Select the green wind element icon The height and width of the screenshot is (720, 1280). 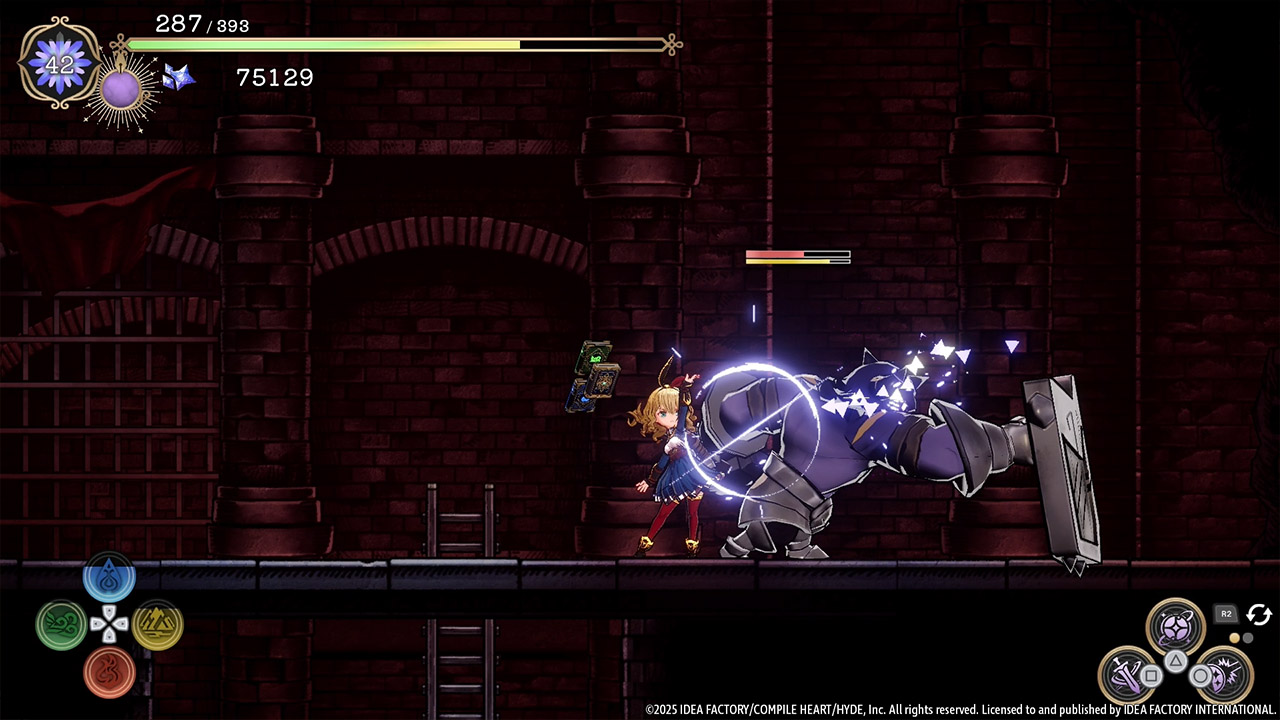61,625
